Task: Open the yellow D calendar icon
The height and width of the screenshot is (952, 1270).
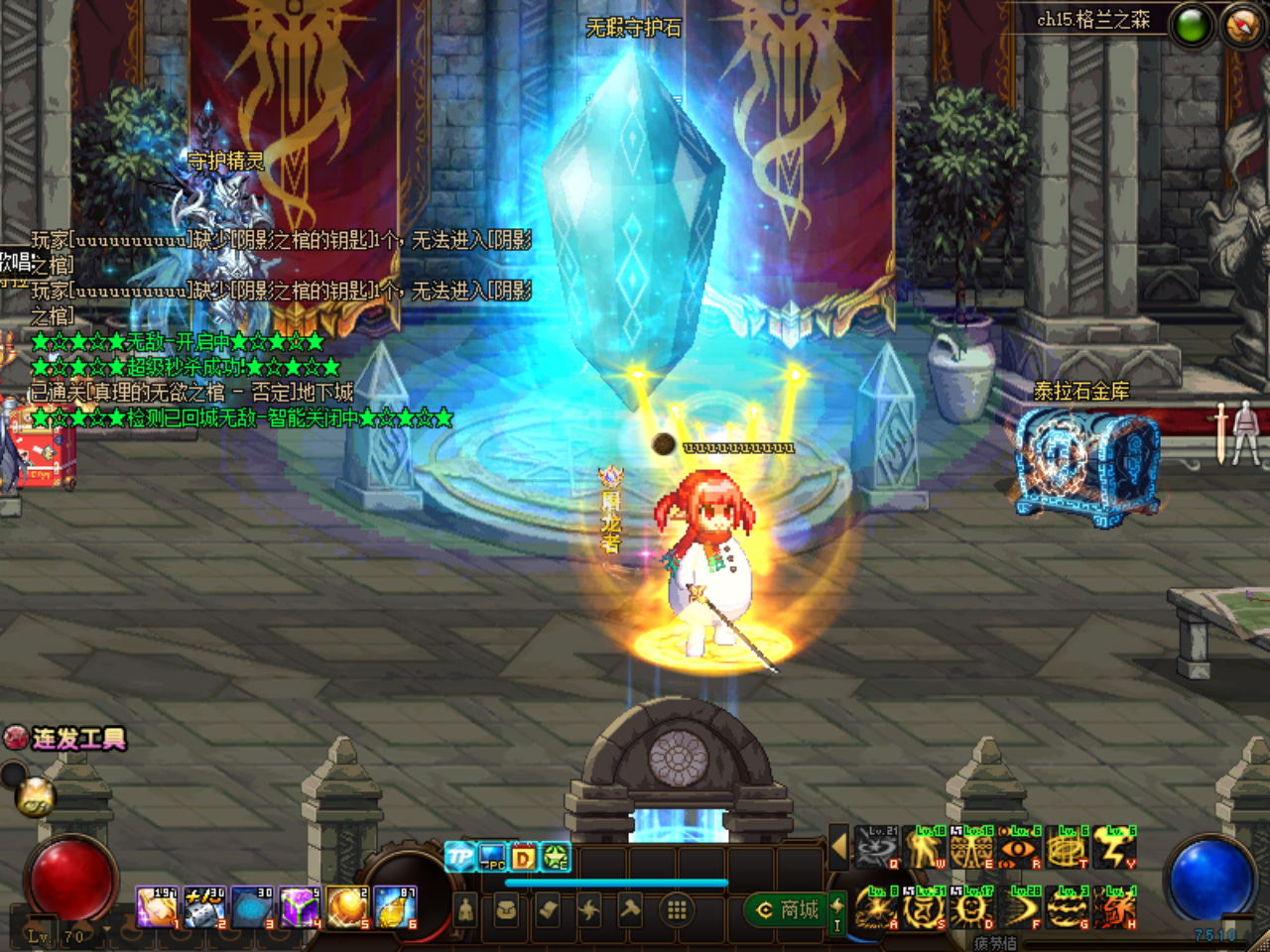Action: tap(524, 856)
